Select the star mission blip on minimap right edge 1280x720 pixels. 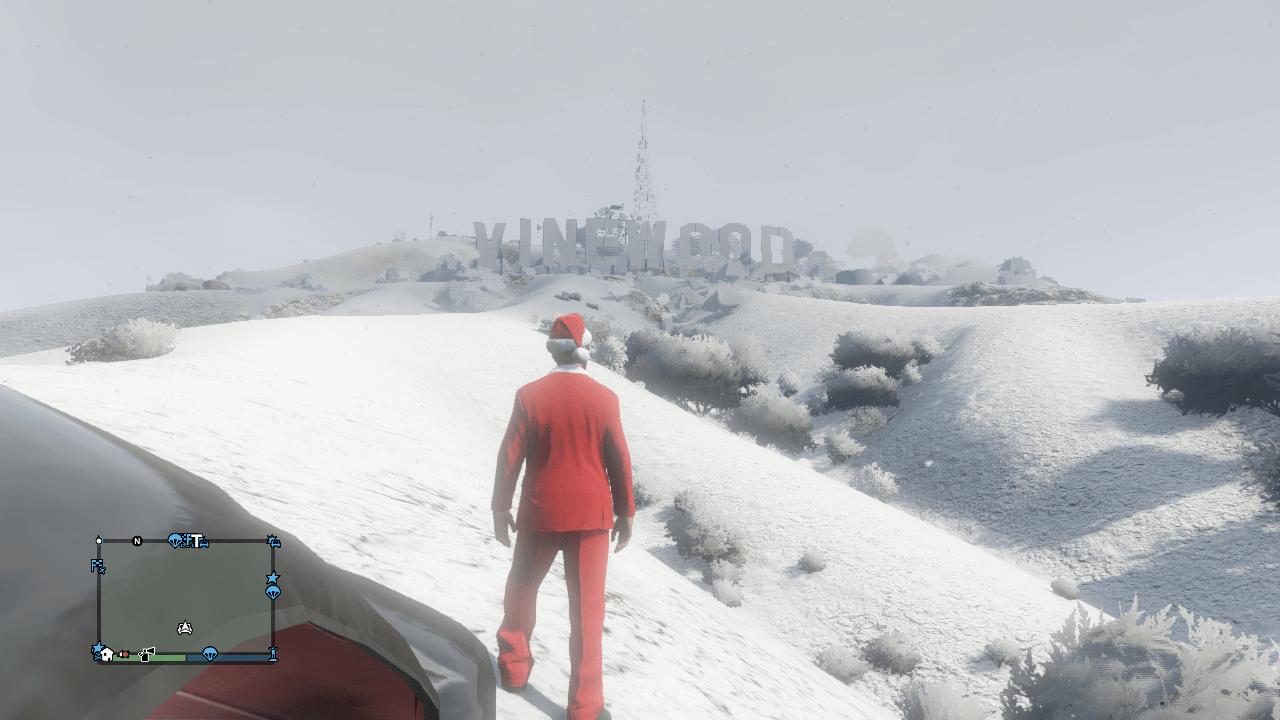pyautogui.click(x=271, y=577)
